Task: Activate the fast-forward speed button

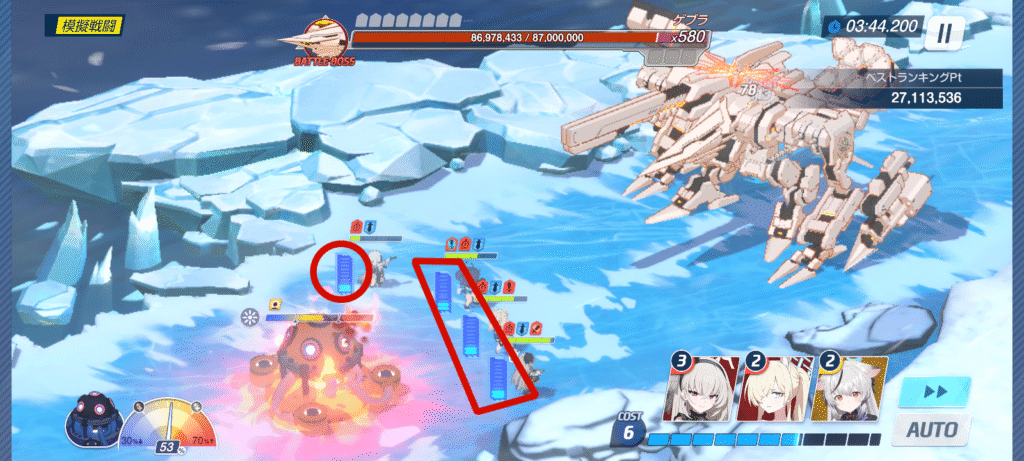Action: (x=933, y=391)
